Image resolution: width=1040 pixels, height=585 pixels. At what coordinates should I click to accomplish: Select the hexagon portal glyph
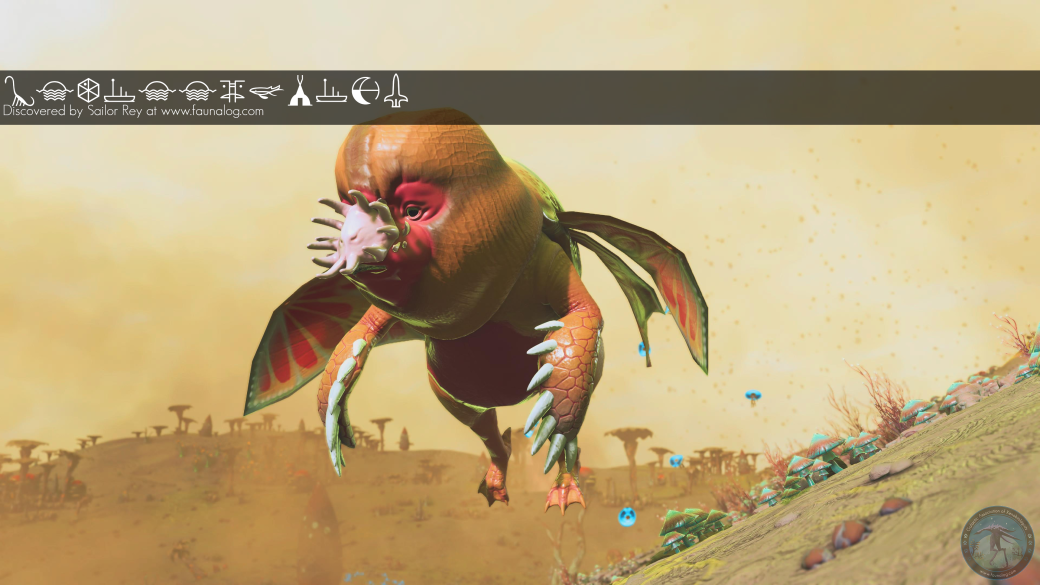coord(88,91)
